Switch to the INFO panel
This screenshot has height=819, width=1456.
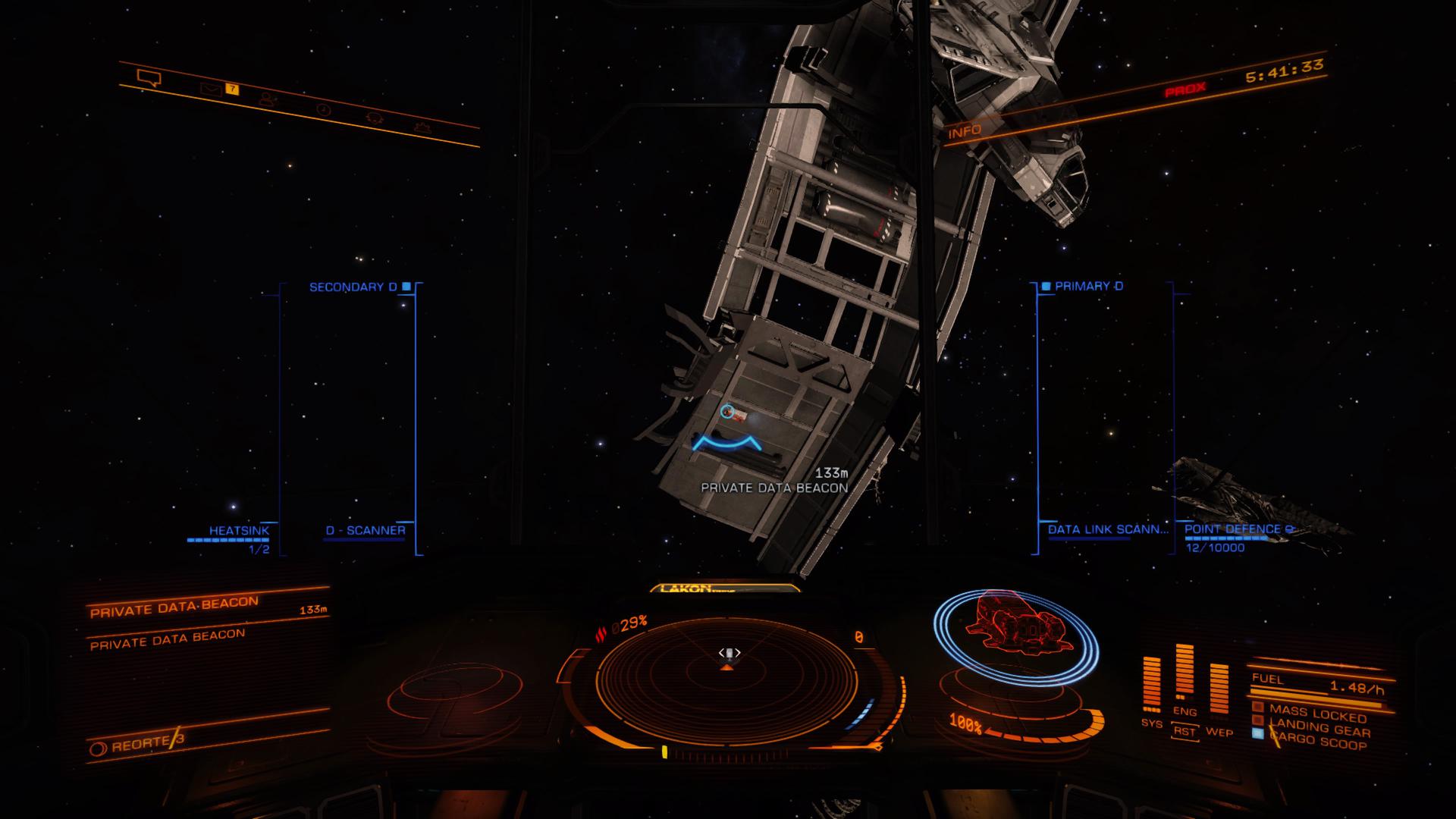(x=964, y=130)
